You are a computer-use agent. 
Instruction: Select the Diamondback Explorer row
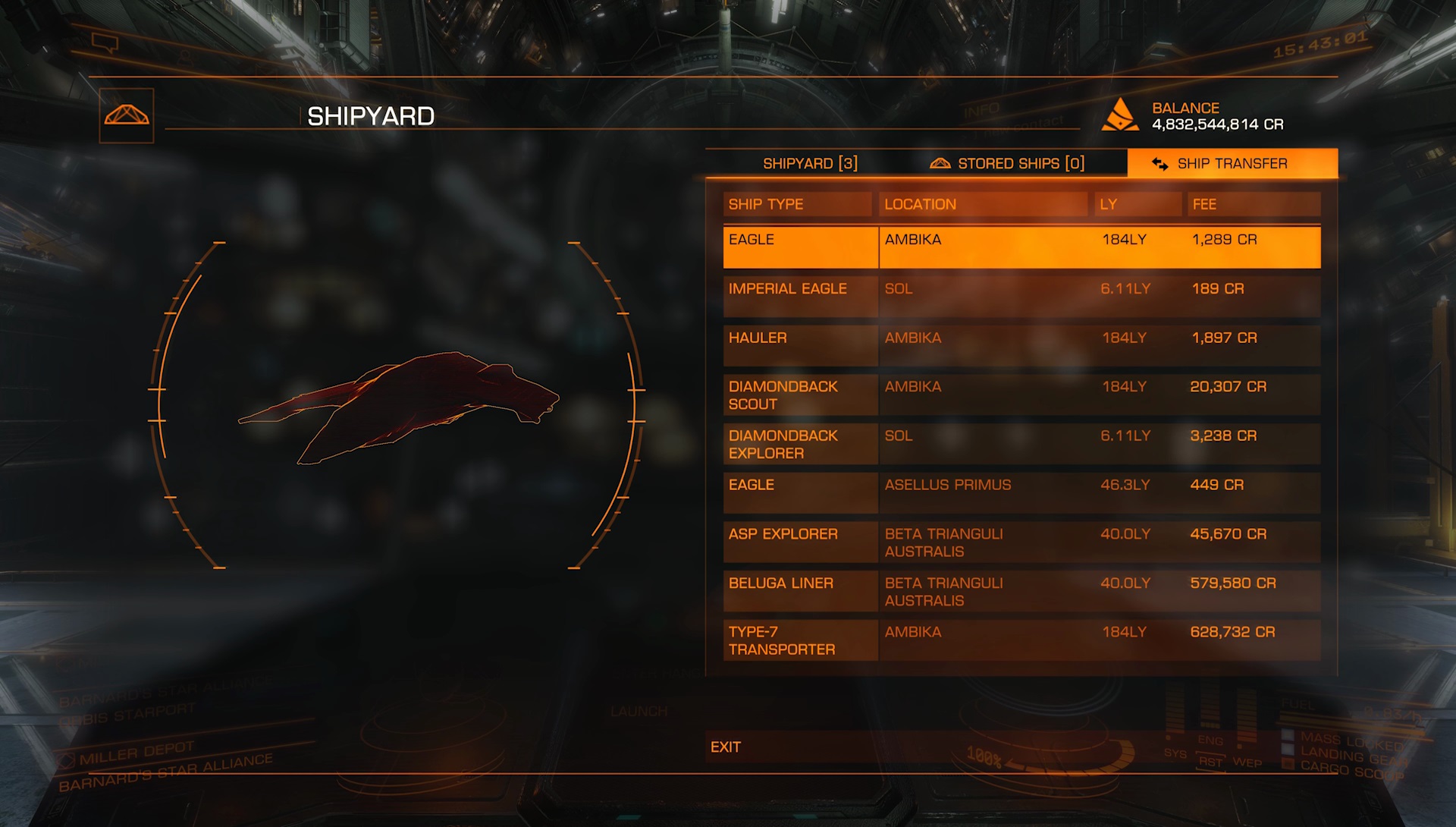(1021, 444)
